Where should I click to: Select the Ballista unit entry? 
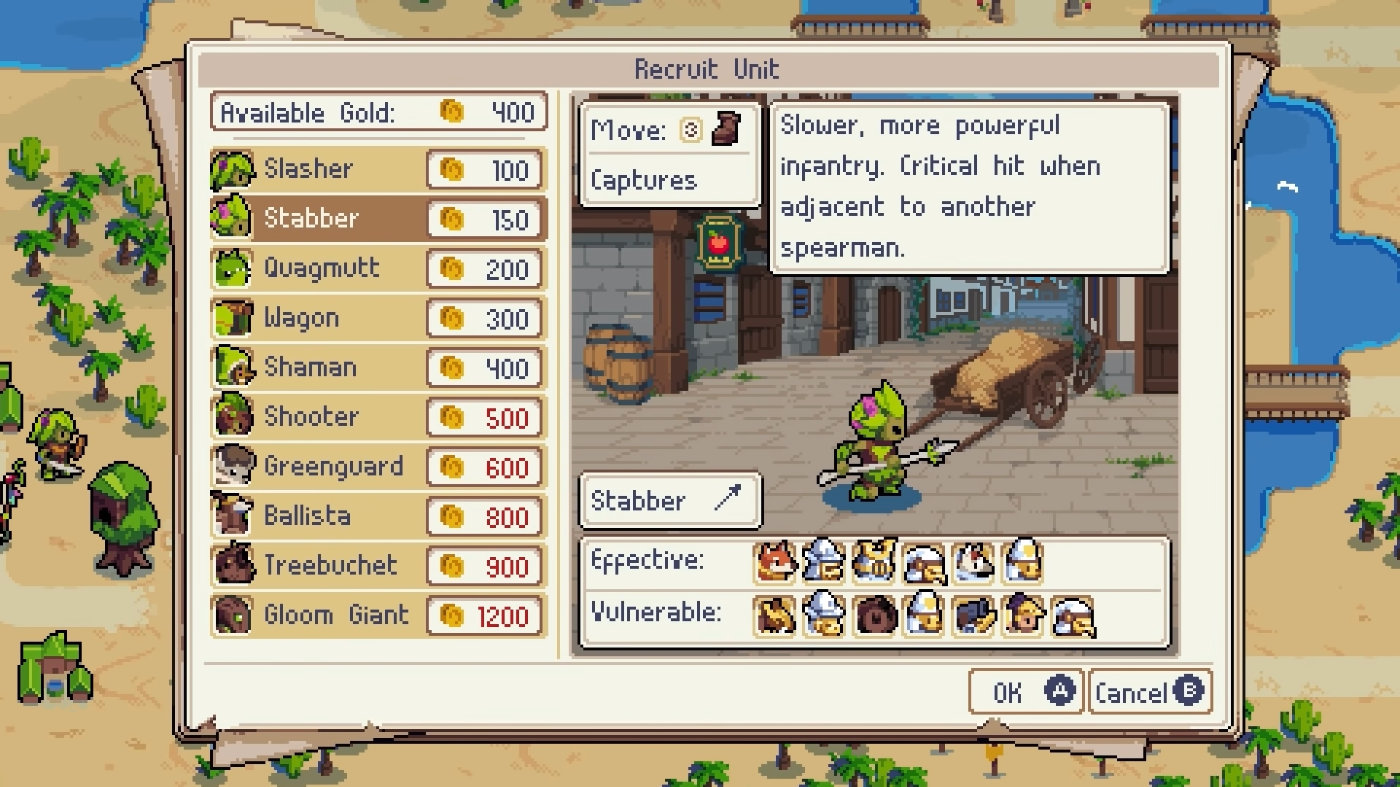378,516
